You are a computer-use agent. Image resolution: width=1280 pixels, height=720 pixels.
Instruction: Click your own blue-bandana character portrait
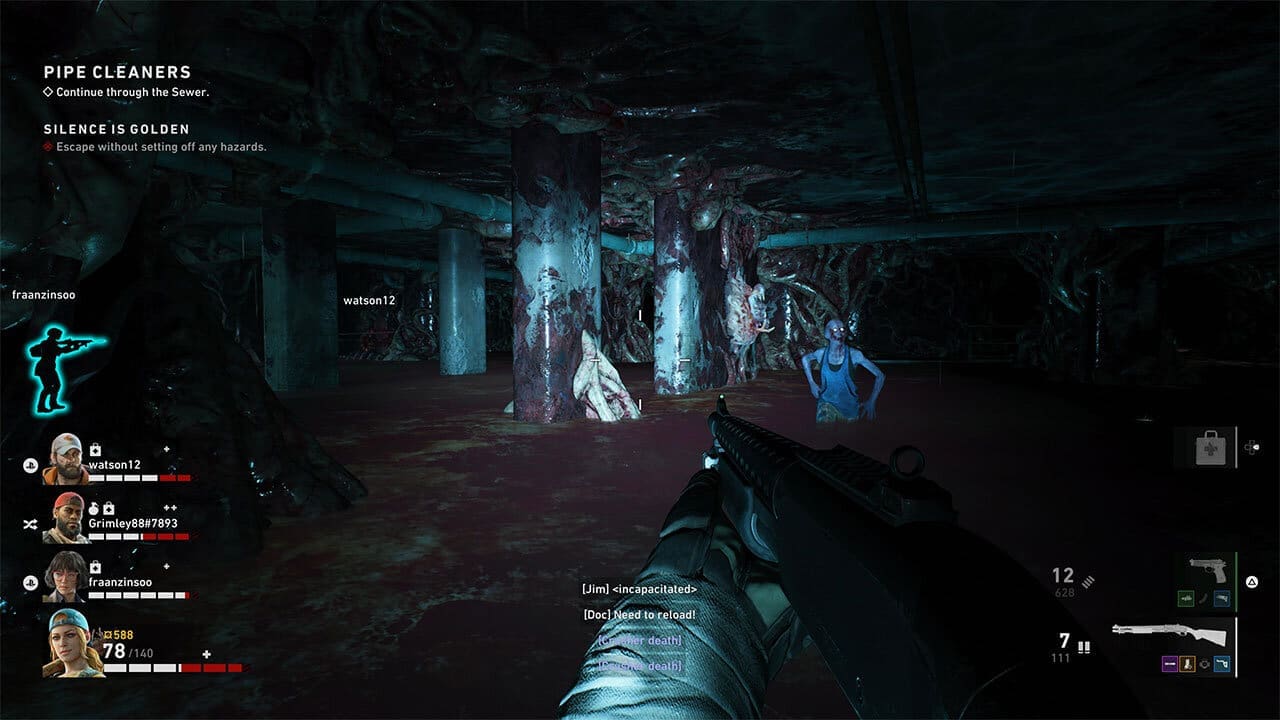pos(70,642)
